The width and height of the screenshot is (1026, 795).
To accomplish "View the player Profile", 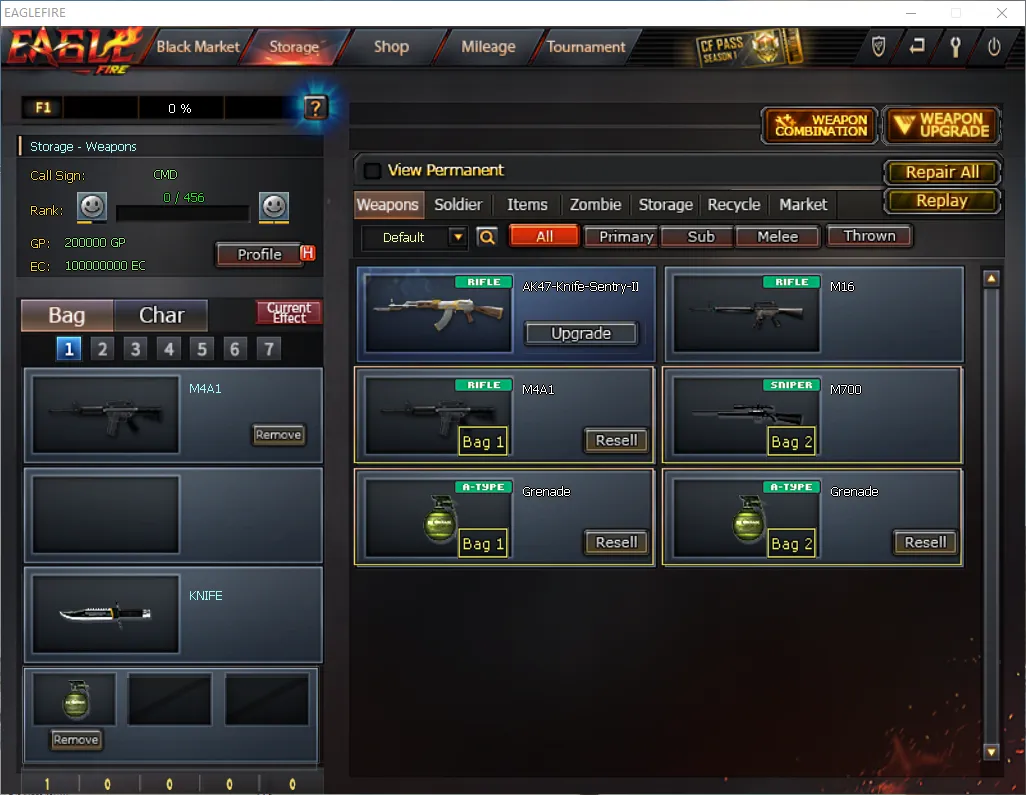I will (259, 254).
